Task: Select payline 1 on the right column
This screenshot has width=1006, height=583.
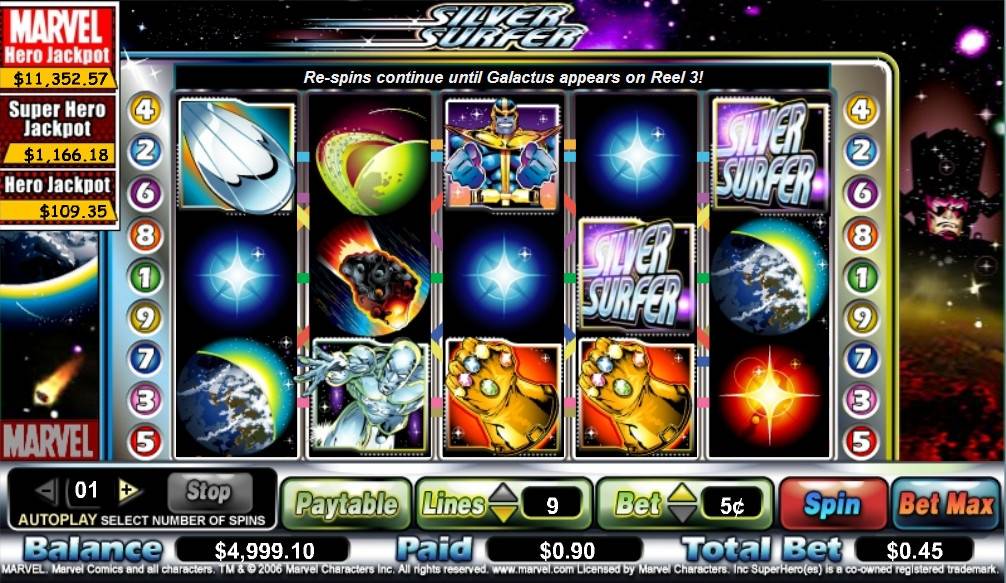Action: (861, 276)
